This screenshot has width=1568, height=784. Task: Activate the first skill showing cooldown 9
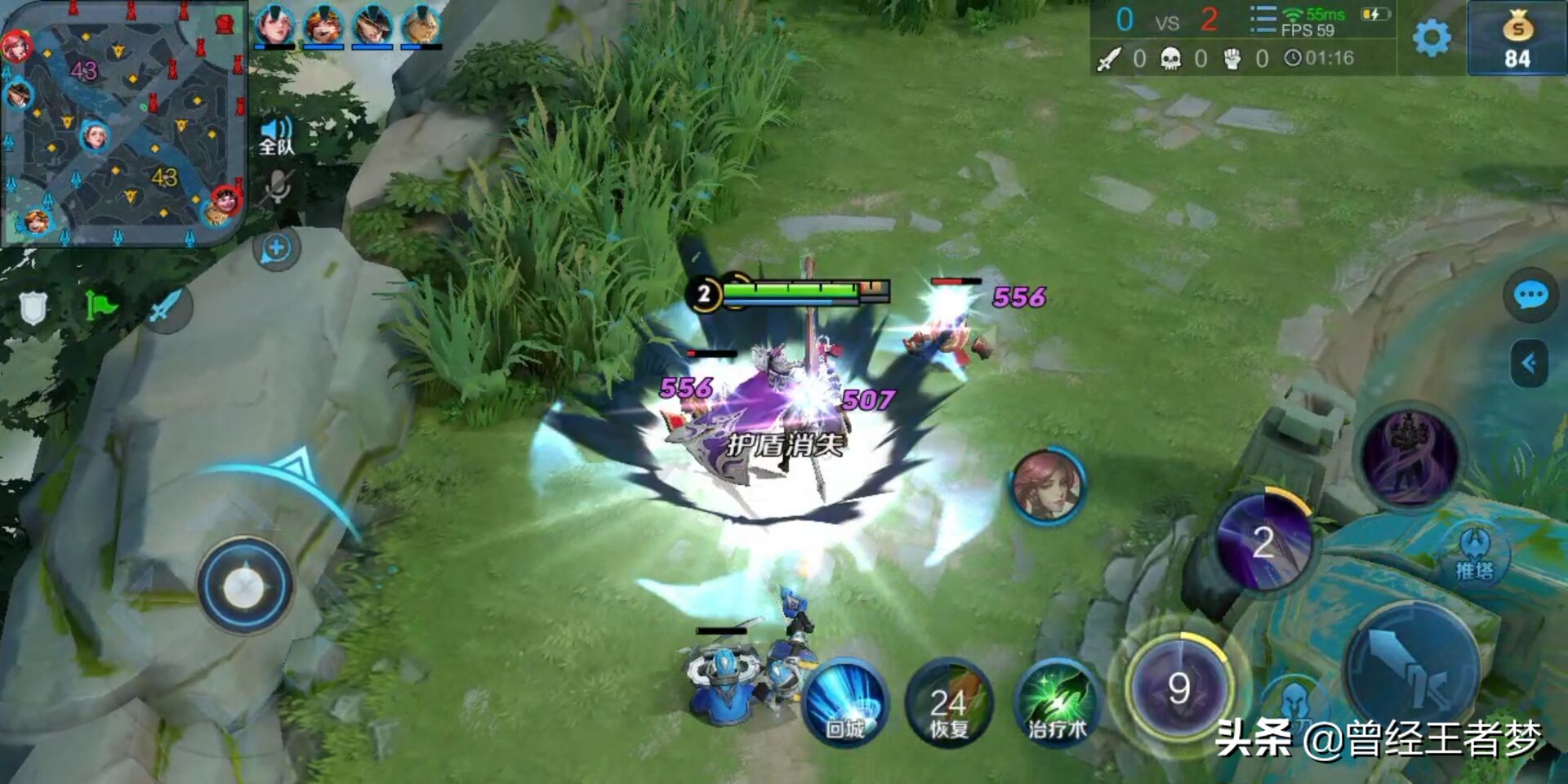[x=1178, y=688]
